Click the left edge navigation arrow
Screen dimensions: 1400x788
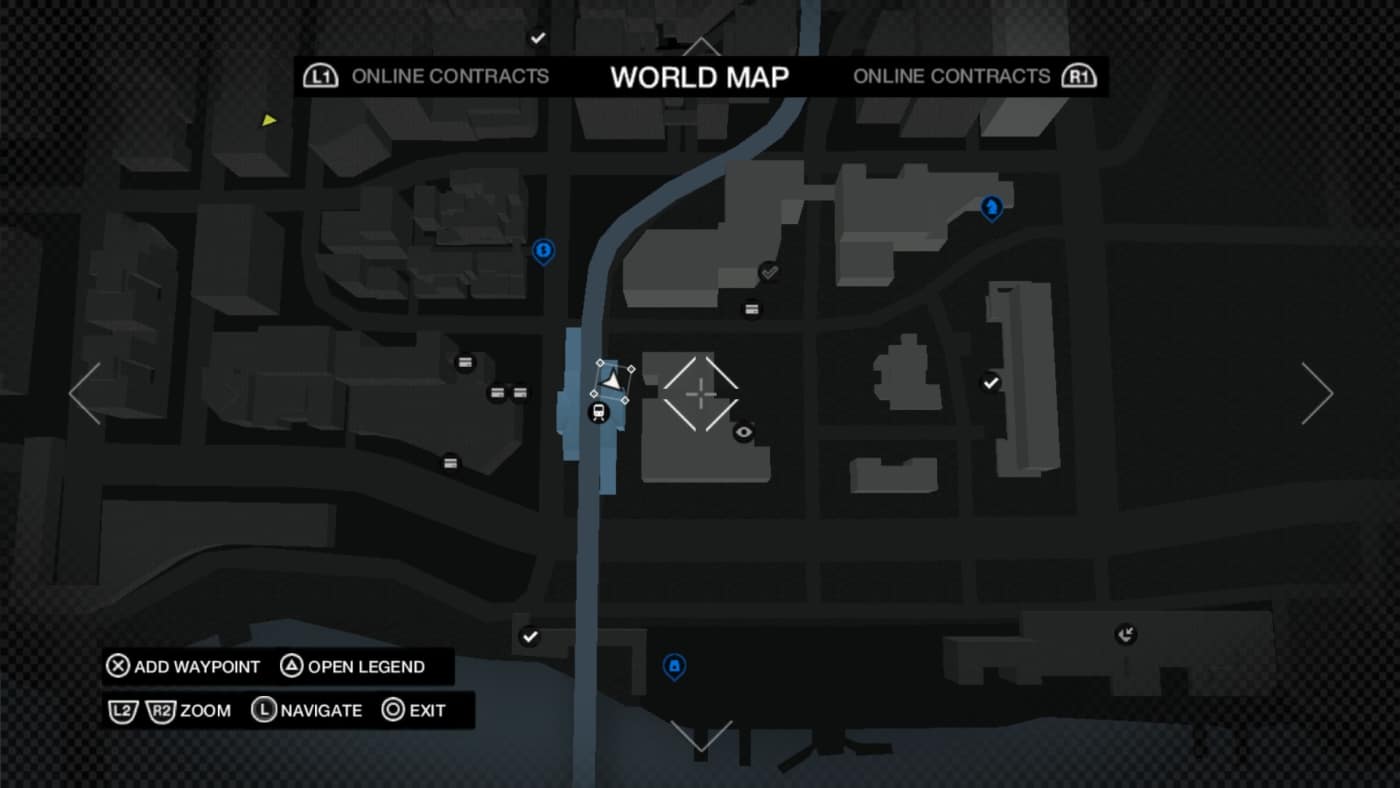click(84, 393)
